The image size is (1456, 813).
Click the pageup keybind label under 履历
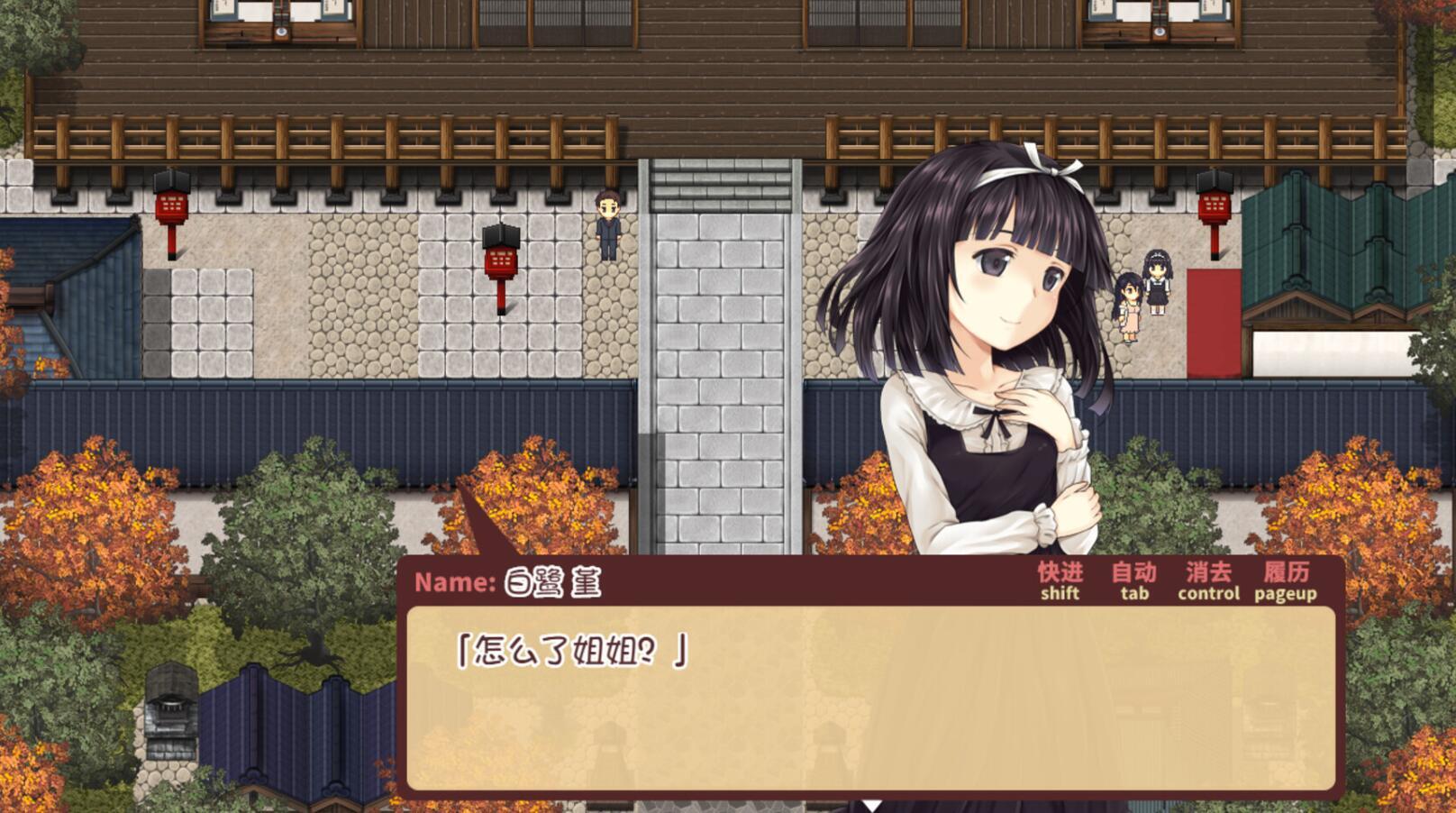(1287, 594)
